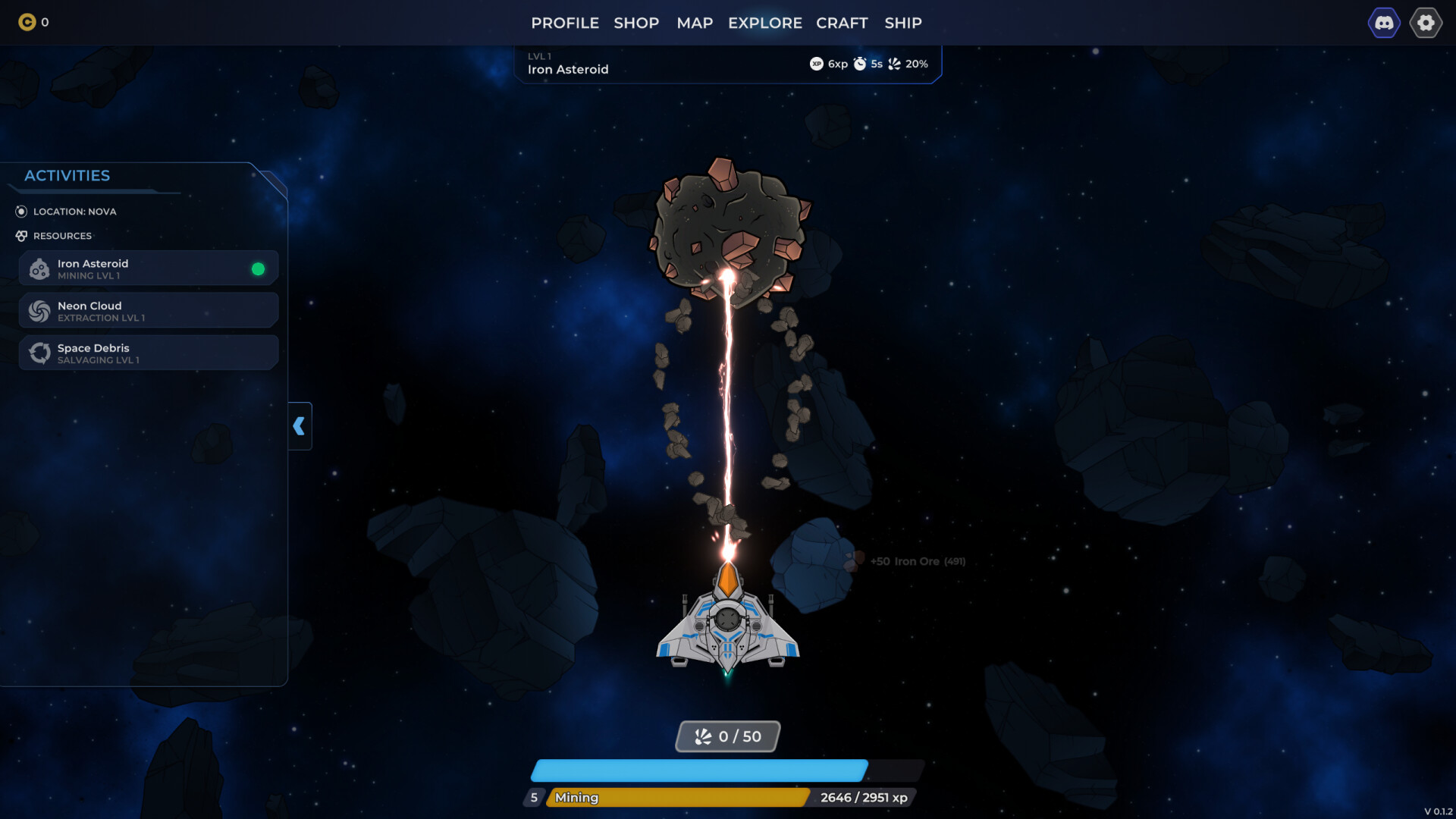Open Discord via the top-right icon
The width and height of the screenshot is (1456, 819).
(x=1385, y=23)
